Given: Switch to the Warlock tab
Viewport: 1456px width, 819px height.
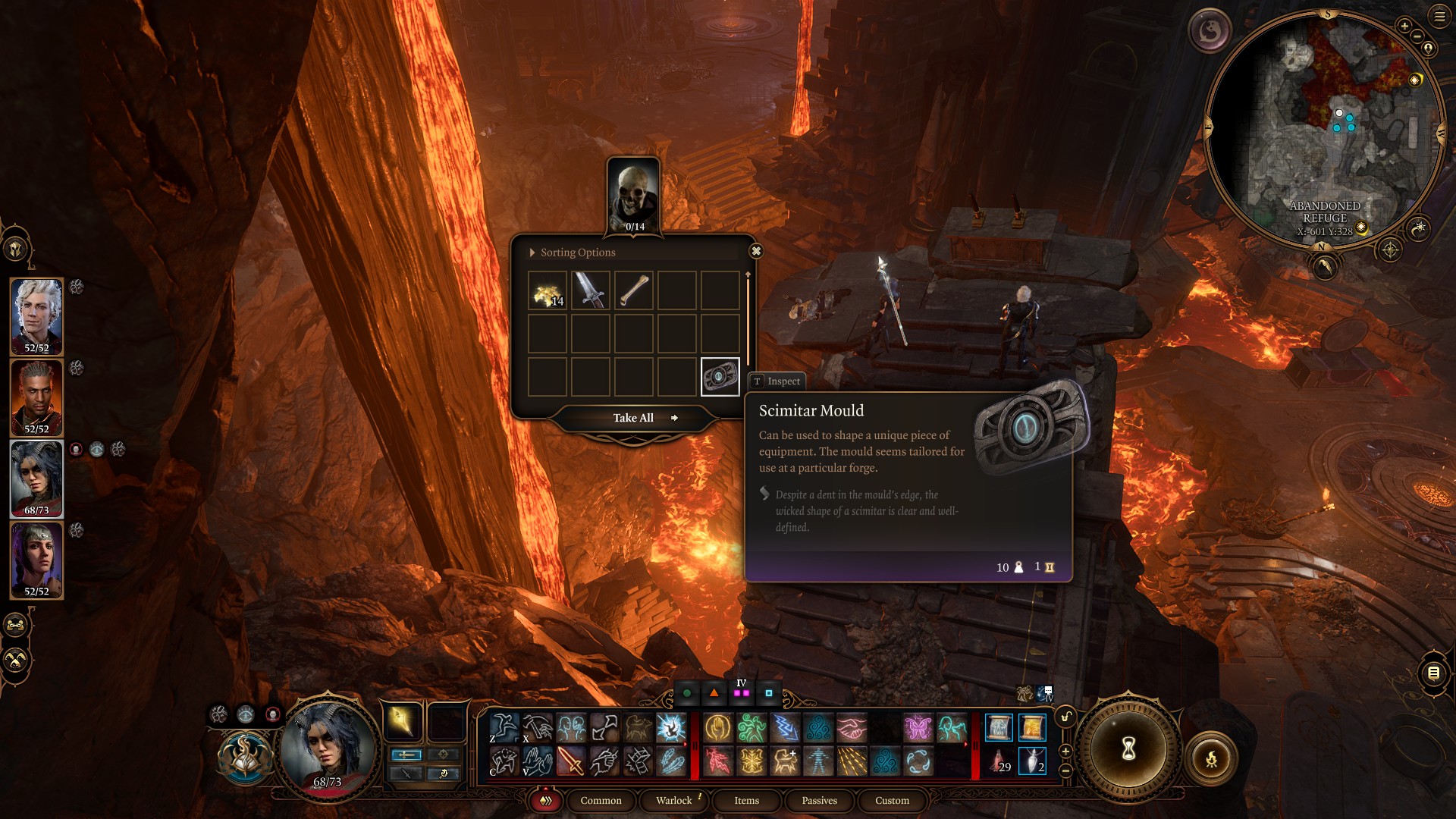Looking at the screenshot, I should 673,801.
